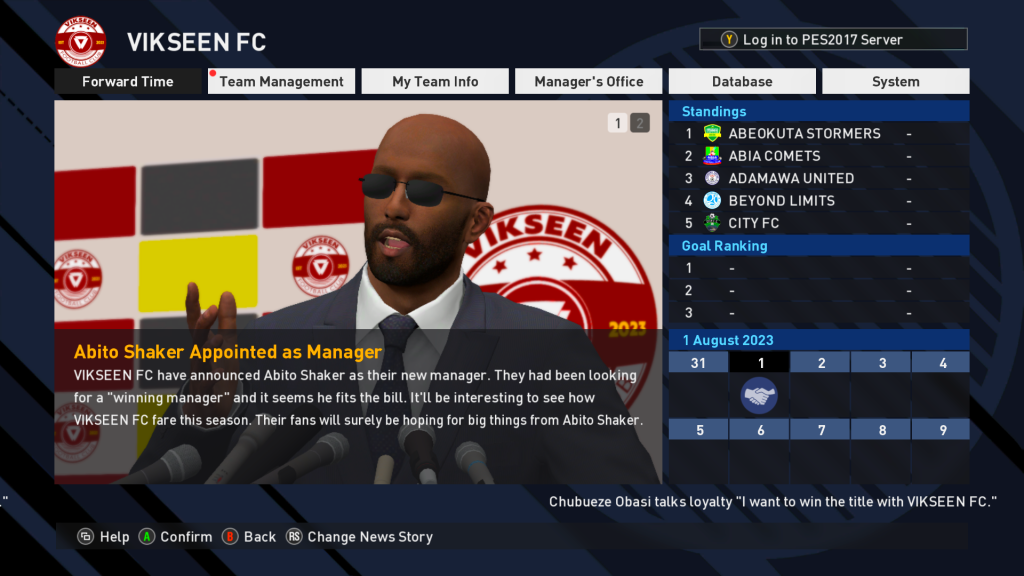Open the System menu tab

[x=895, y=82]
